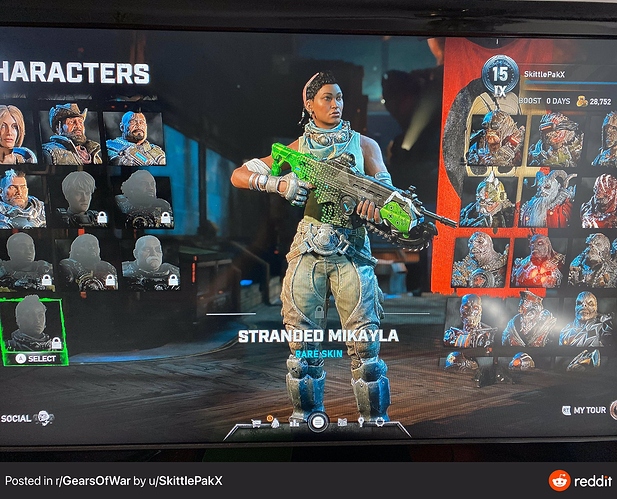Open the Social panel
Viewport: 617px width, 499px height.
coord(27,418)
